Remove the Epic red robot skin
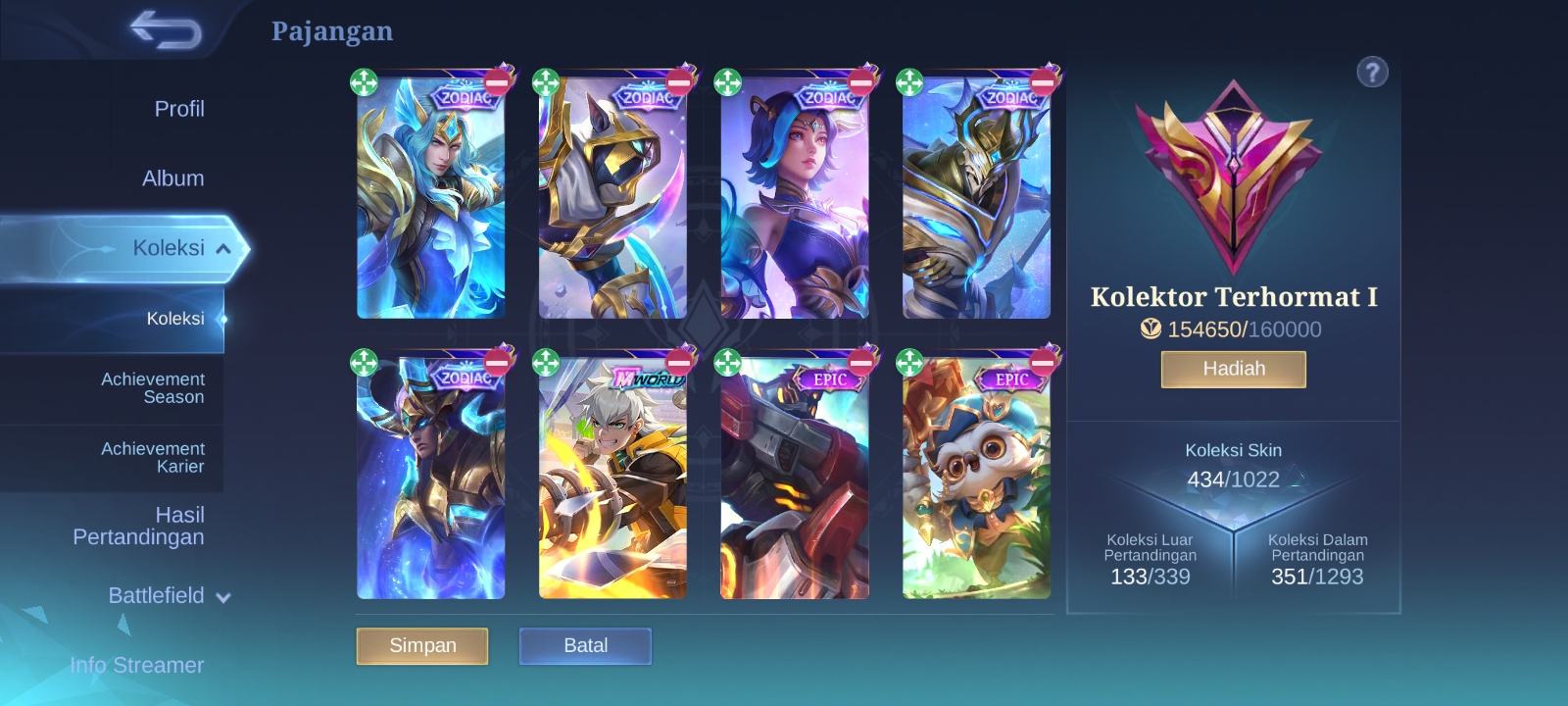 pos(861,362)
